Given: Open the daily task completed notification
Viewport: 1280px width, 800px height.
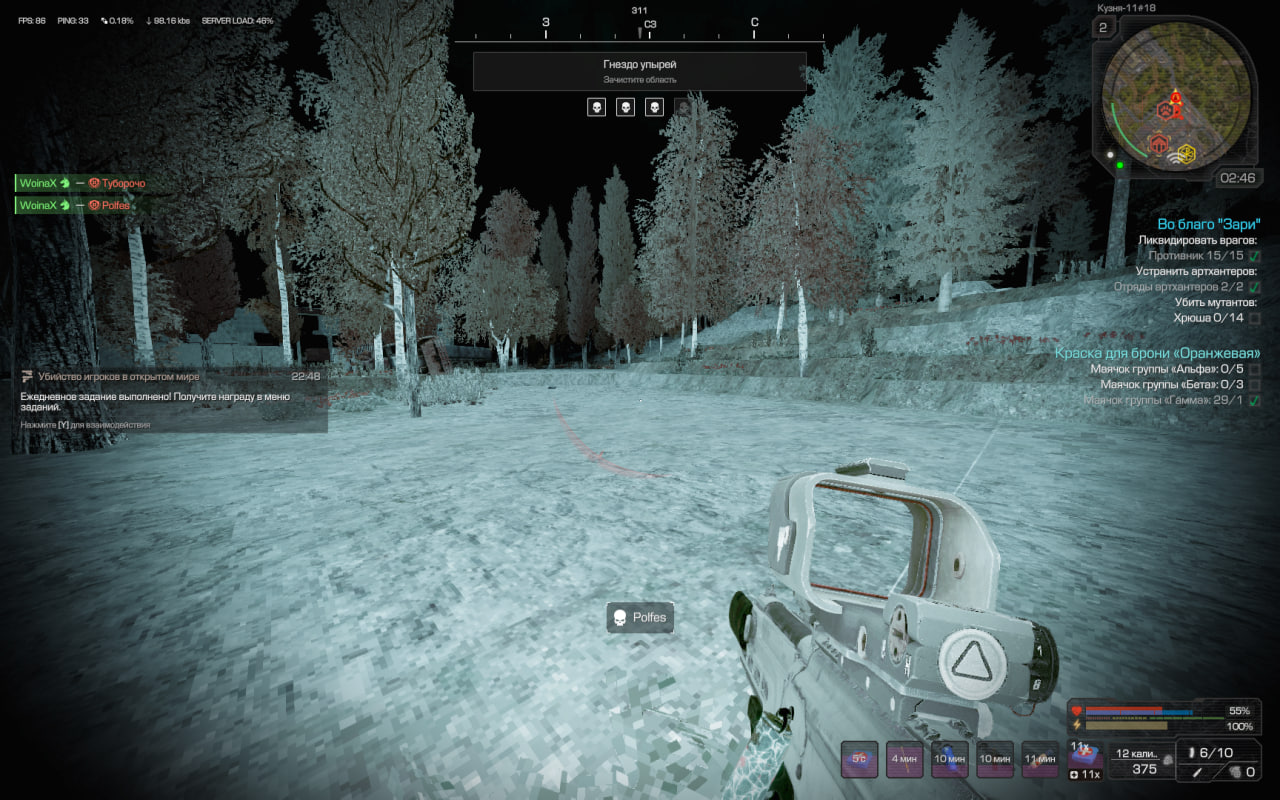Looking at the screenshot, I should tap(170, 400).
